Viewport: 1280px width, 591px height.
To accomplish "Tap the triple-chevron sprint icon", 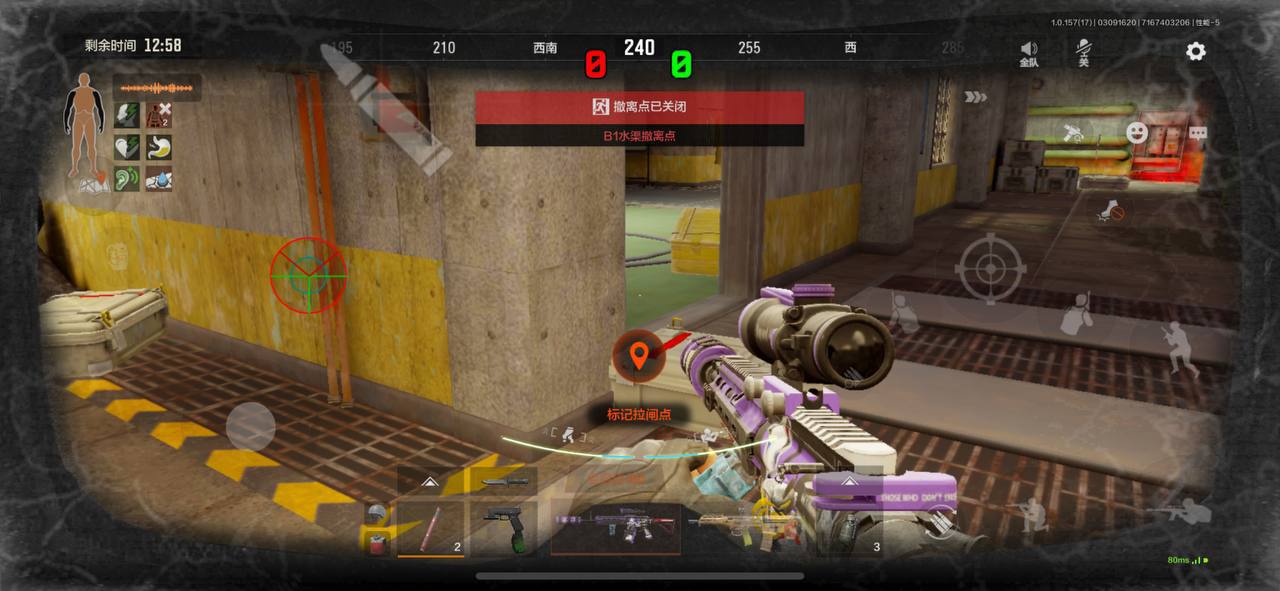I will coord(975,97).
